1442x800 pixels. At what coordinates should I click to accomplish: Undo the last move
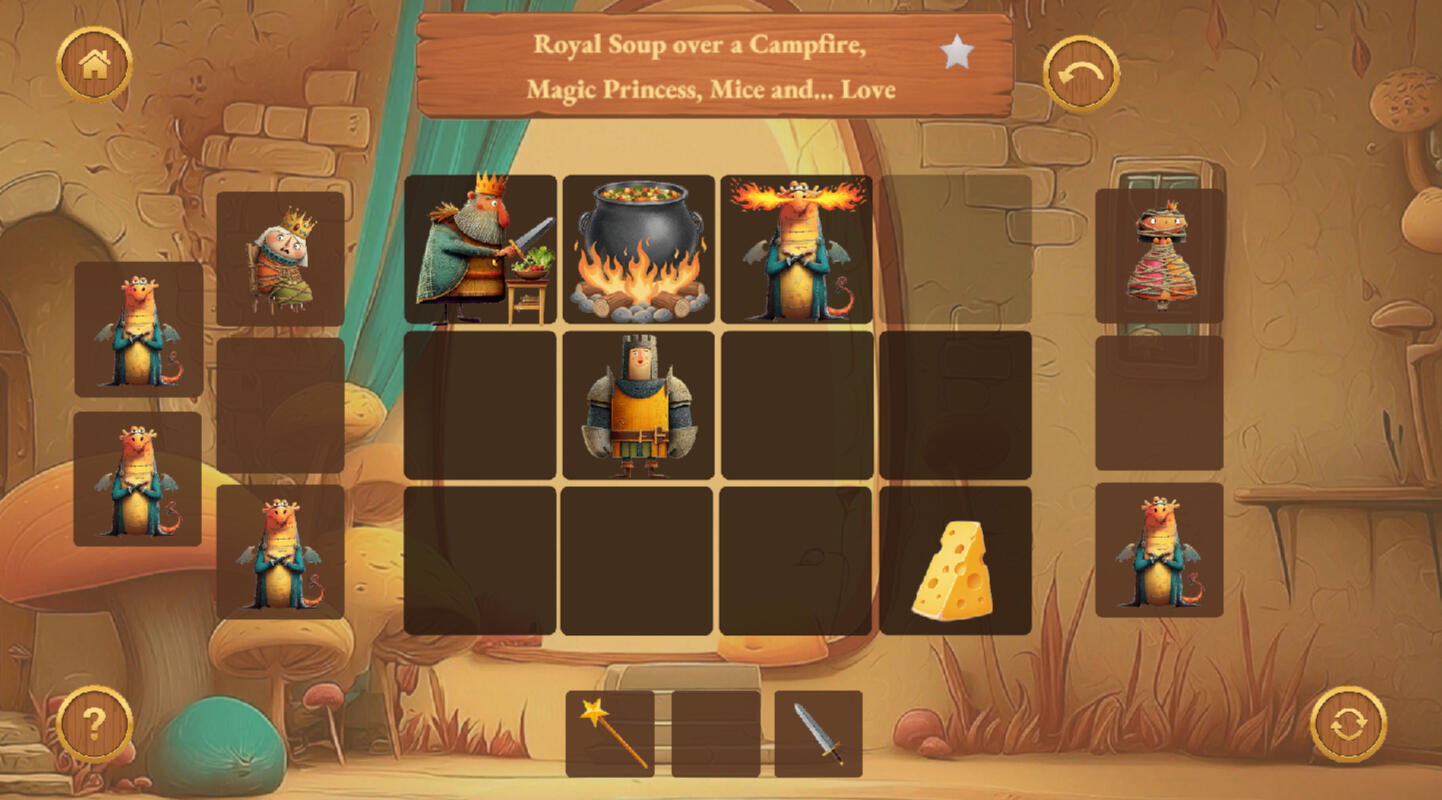(1081, 74)
